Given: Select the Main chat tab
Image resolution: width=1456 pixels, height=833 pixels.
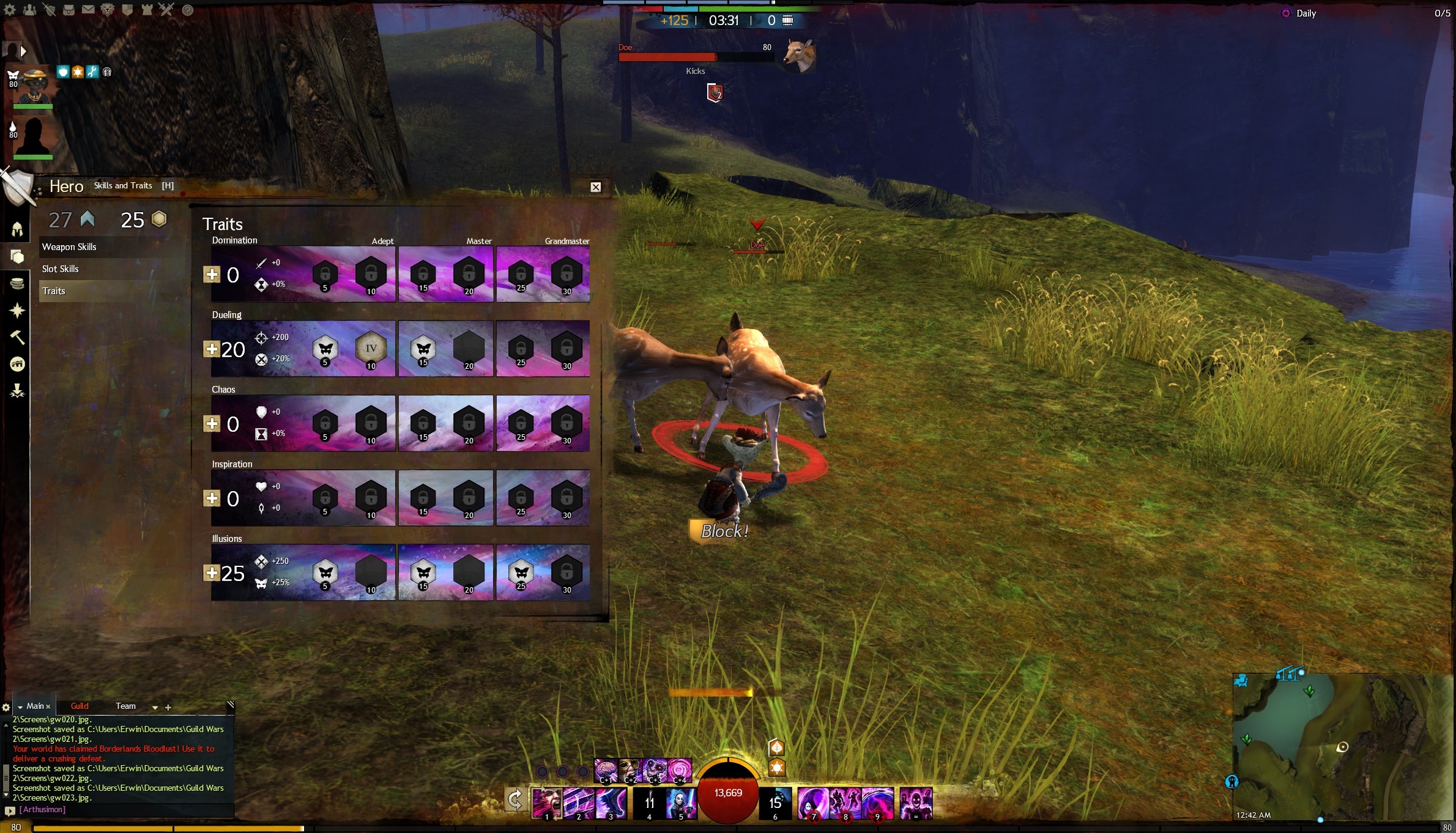Looking at the screenshot, I should 35,706.
